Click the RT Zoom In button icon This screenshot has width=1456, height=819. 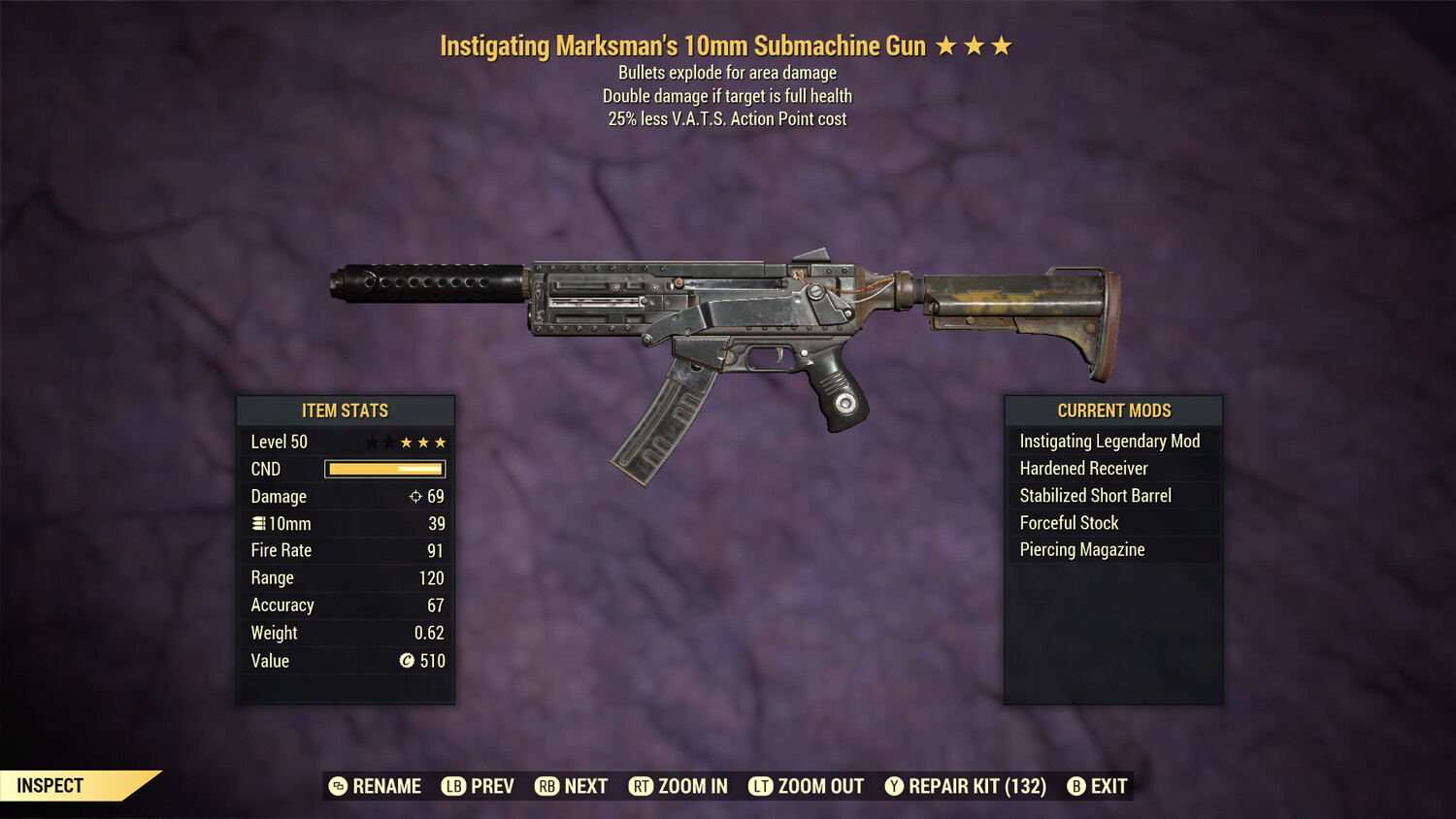tap(642, 786)
